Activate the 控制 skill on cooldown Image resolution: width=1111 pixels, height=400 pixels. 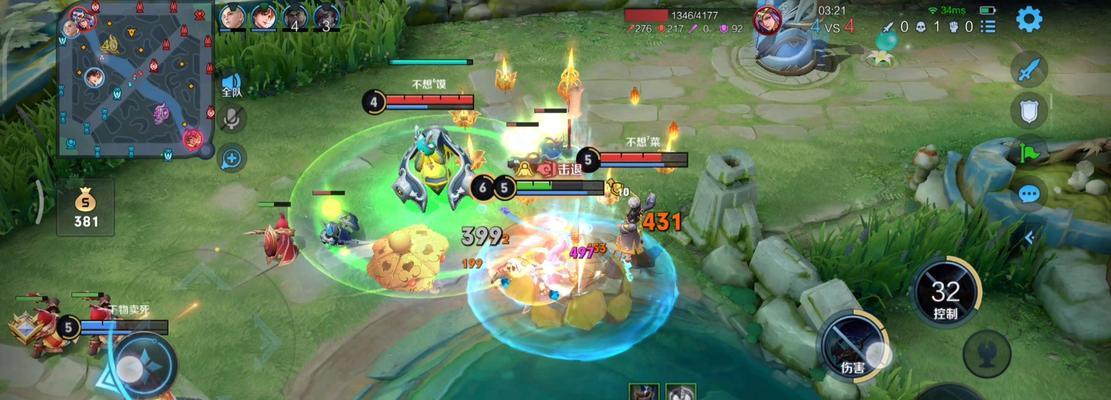(945, 294)
